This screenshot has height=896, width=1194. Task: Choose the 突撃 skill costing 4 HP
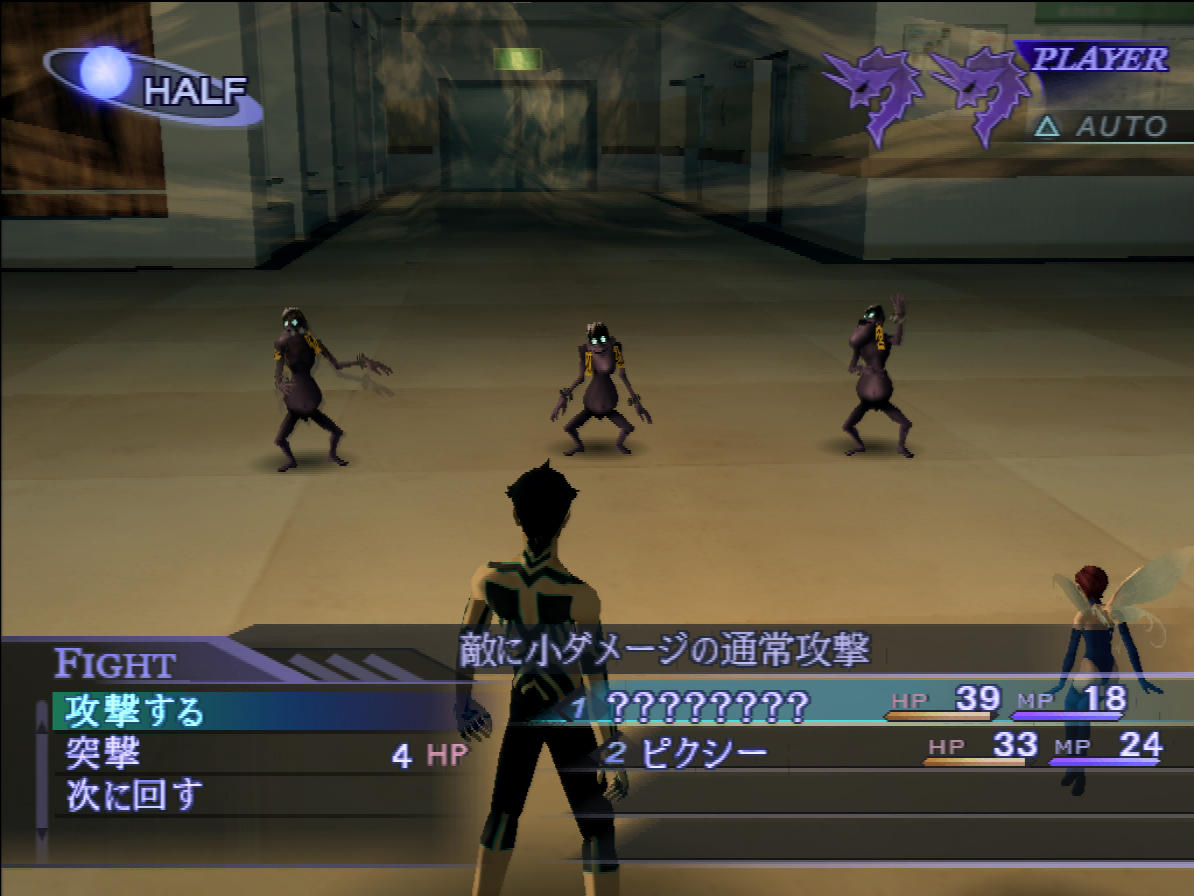(x=104, y=753)
